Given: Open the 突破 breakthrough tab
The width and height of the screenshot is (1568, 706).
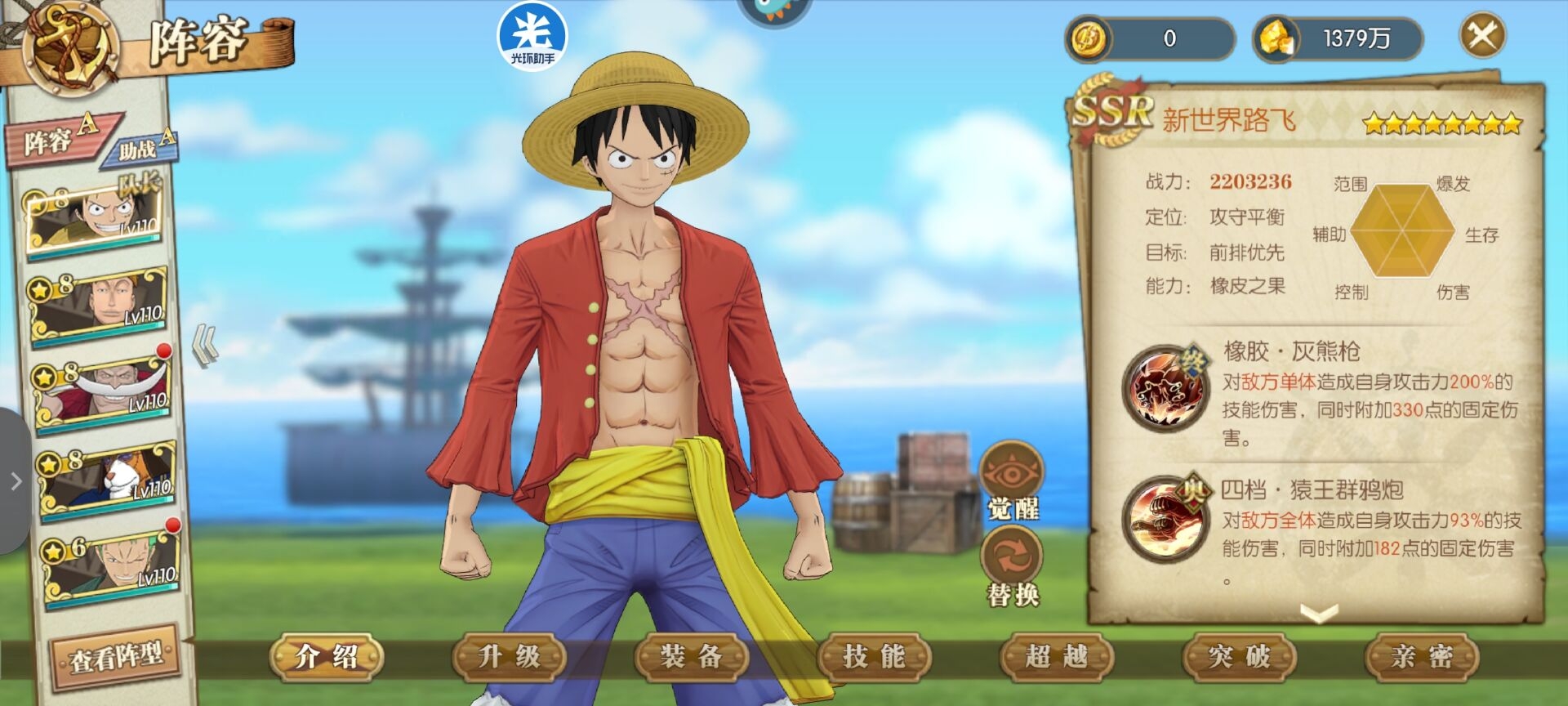Looking at the screenshot, I should (x=1239, y=656).
